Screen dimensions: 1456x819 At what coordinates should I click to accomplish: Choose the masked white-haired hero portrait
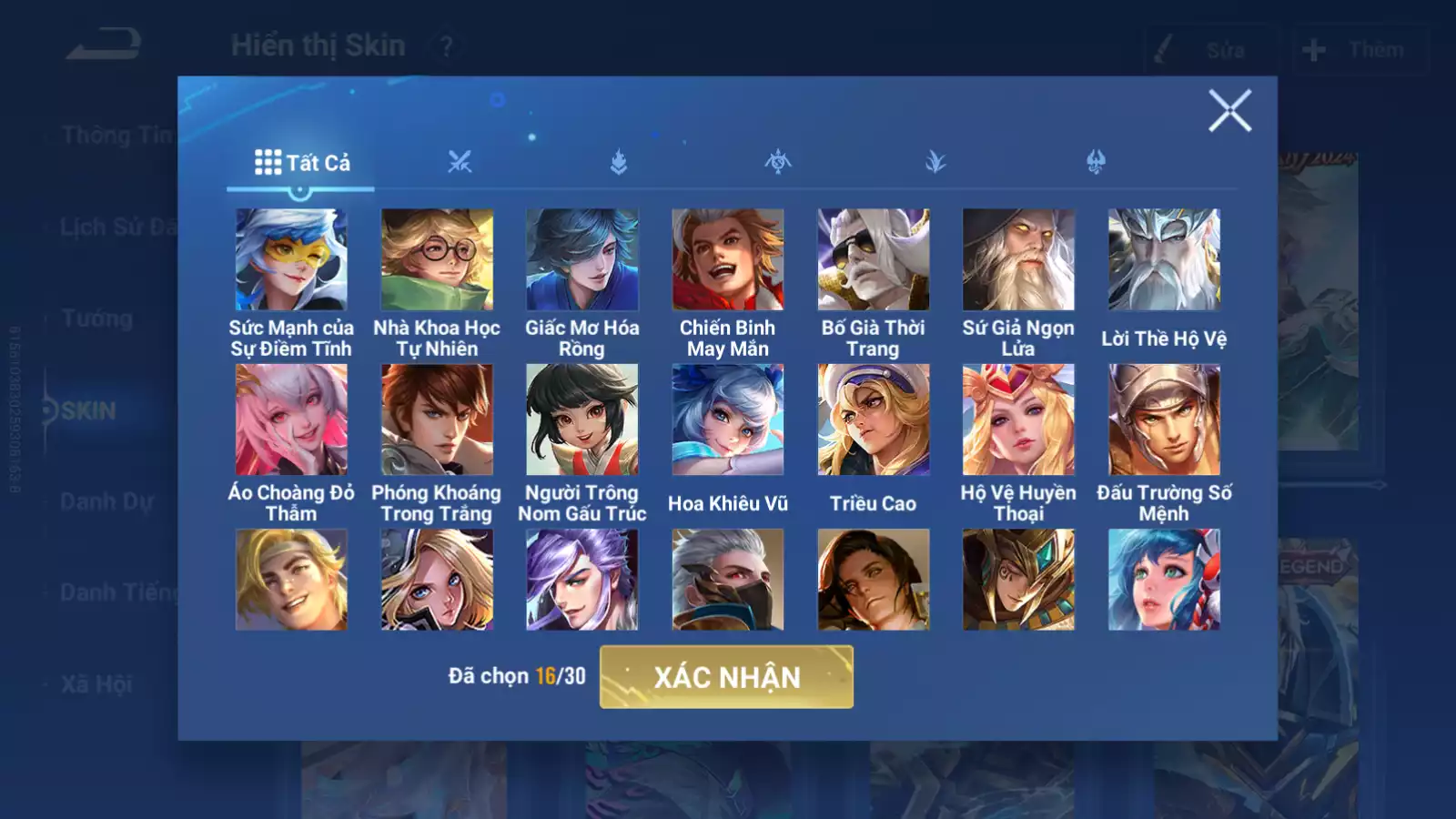(728, 580)
